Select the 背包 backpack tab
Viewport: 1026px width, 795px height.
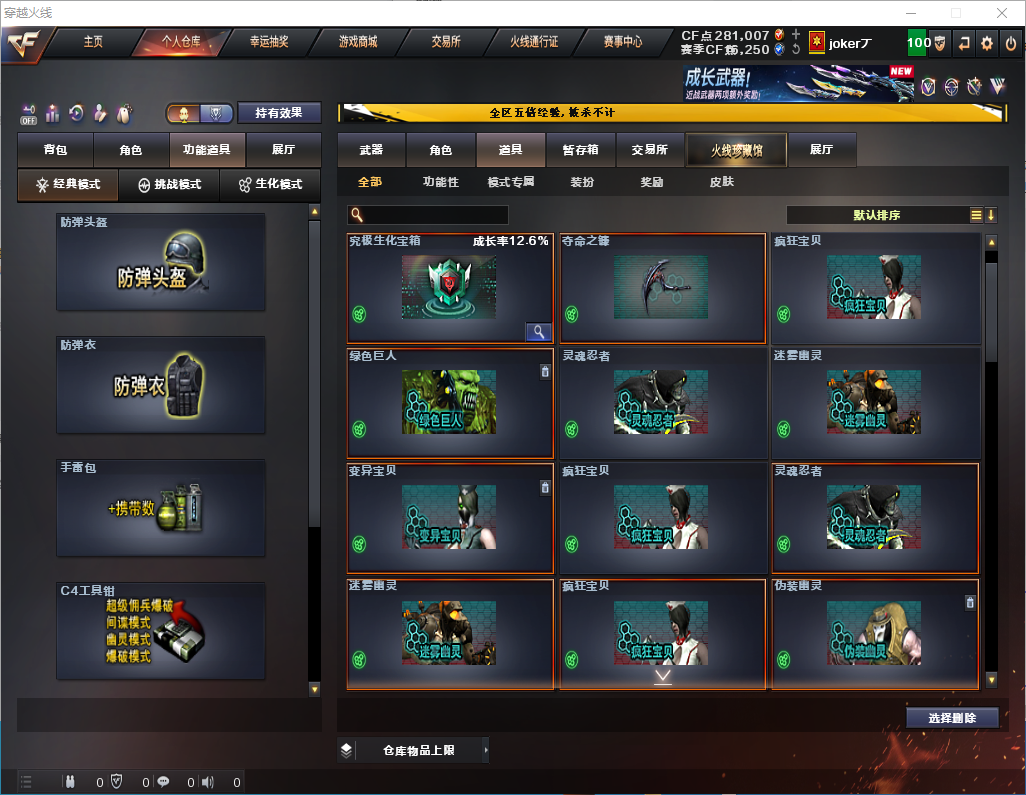pyautogui.click(x=55, y=150)
